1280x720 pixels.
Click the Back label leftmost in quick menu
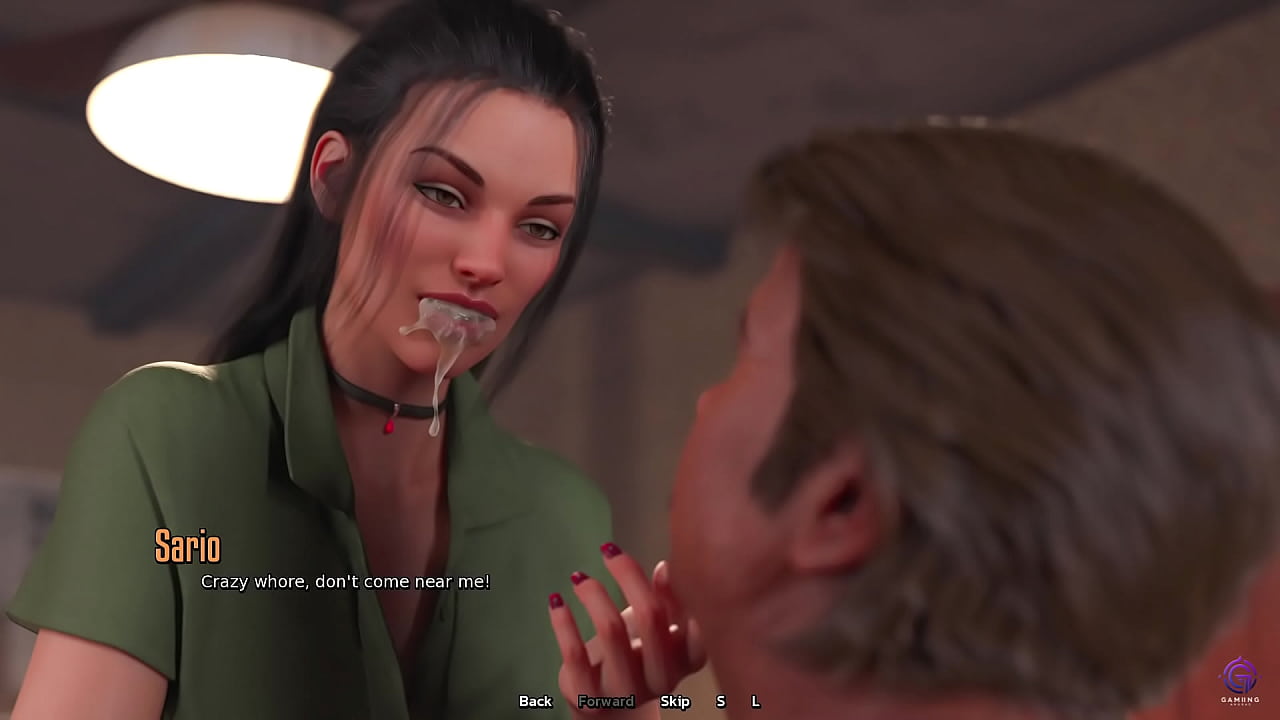535,702
